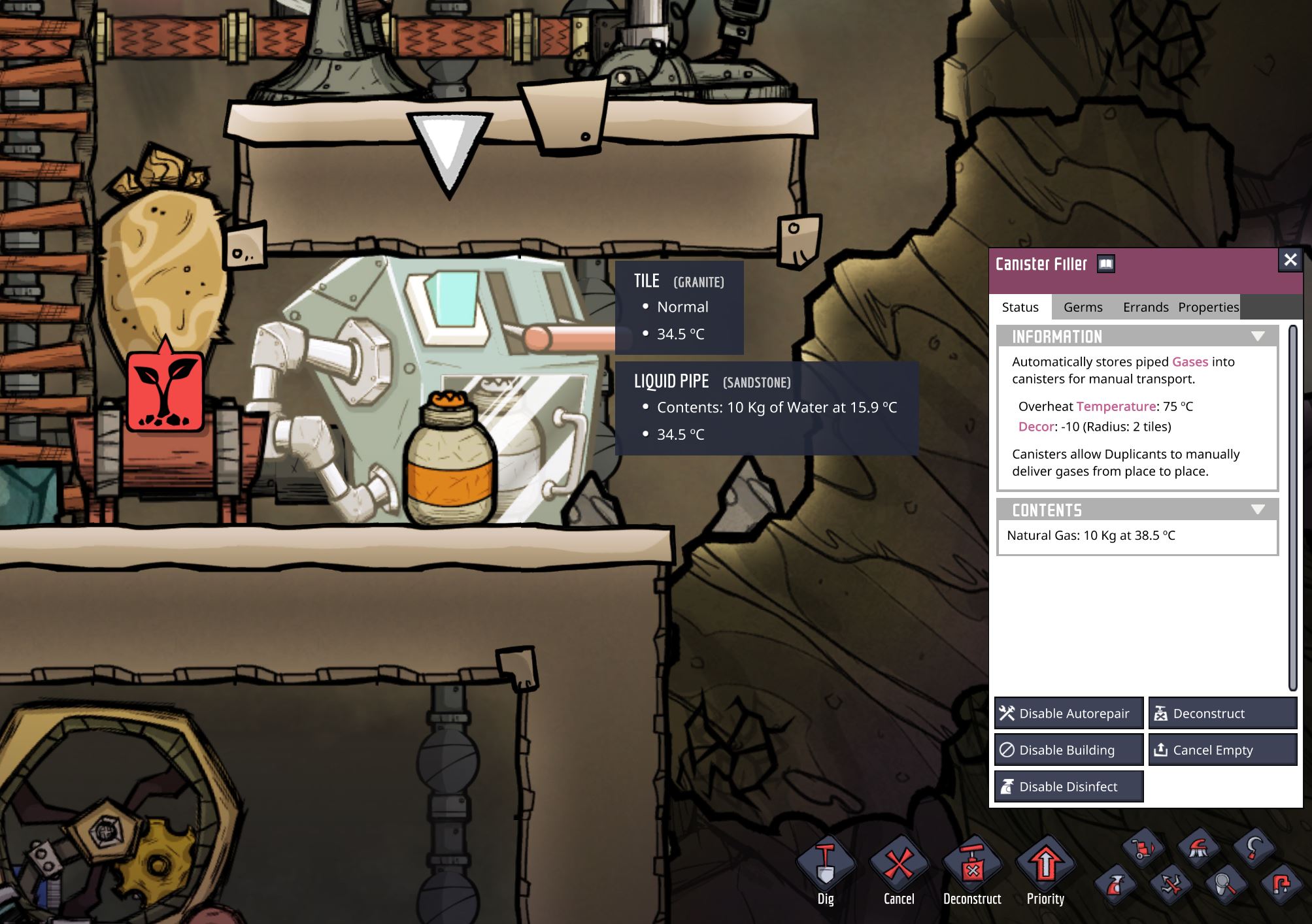1312x924 pixels.
Task: Toggle Disable Autorepair for the Canister Filler
Action: 1068,713
